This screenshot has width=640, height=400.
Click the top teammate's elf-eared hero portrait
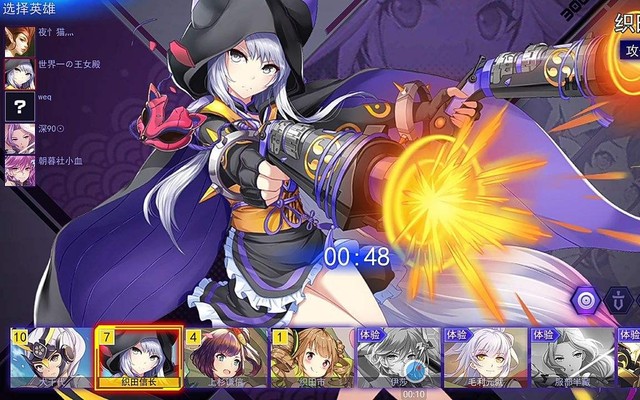tap(17, 42)
